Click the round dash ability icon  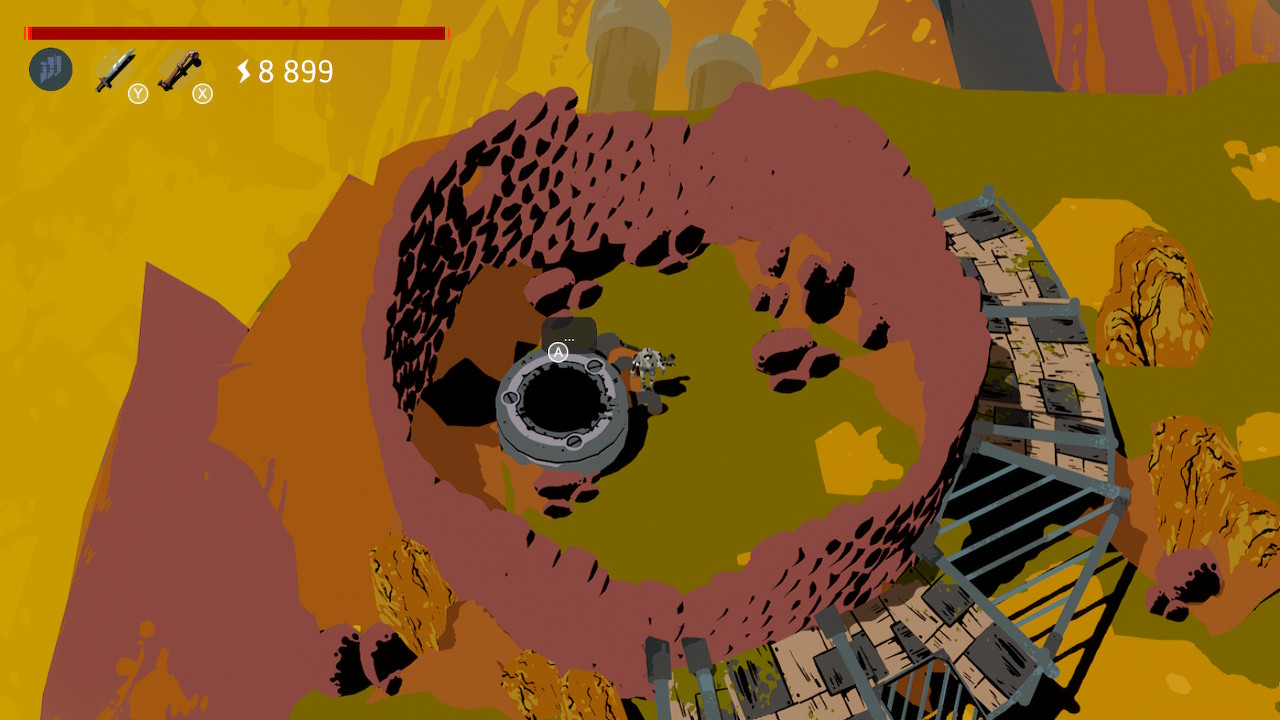click(51, 70)
